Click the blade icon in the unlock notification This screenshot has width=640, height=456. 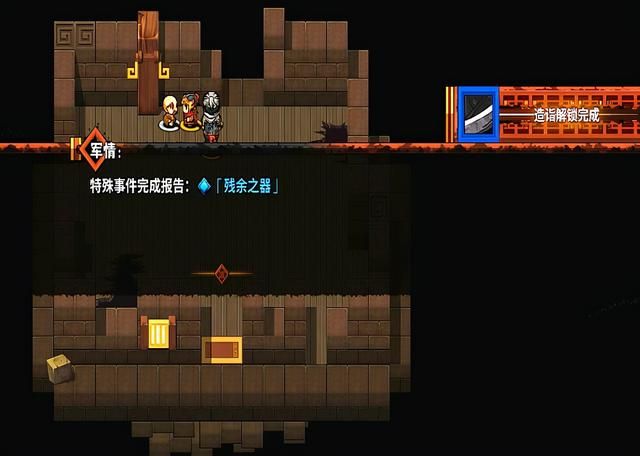click(x=477, y=115)
